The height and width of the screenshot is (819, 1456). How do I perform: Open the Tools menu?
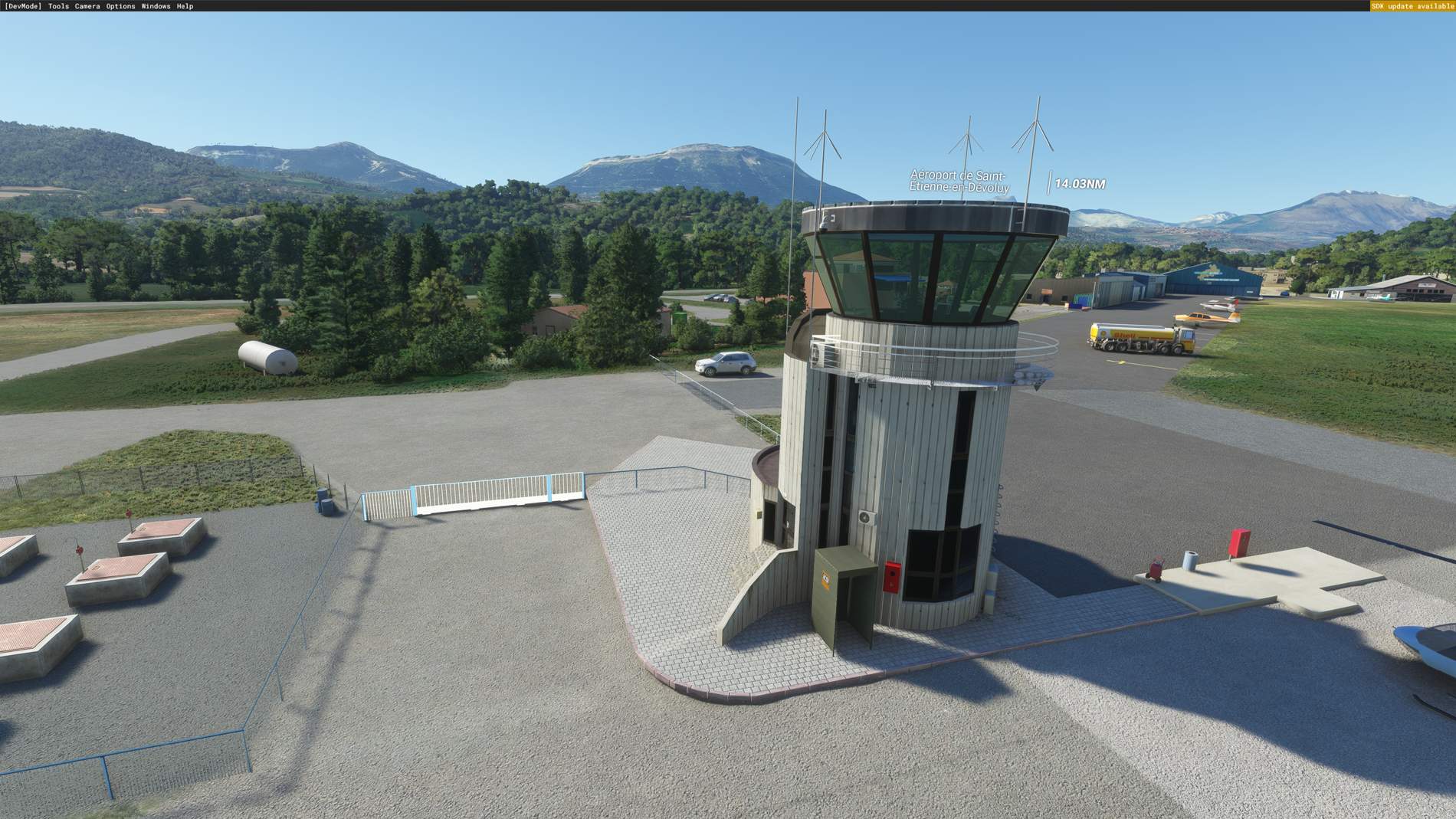[x=58, y=6]
